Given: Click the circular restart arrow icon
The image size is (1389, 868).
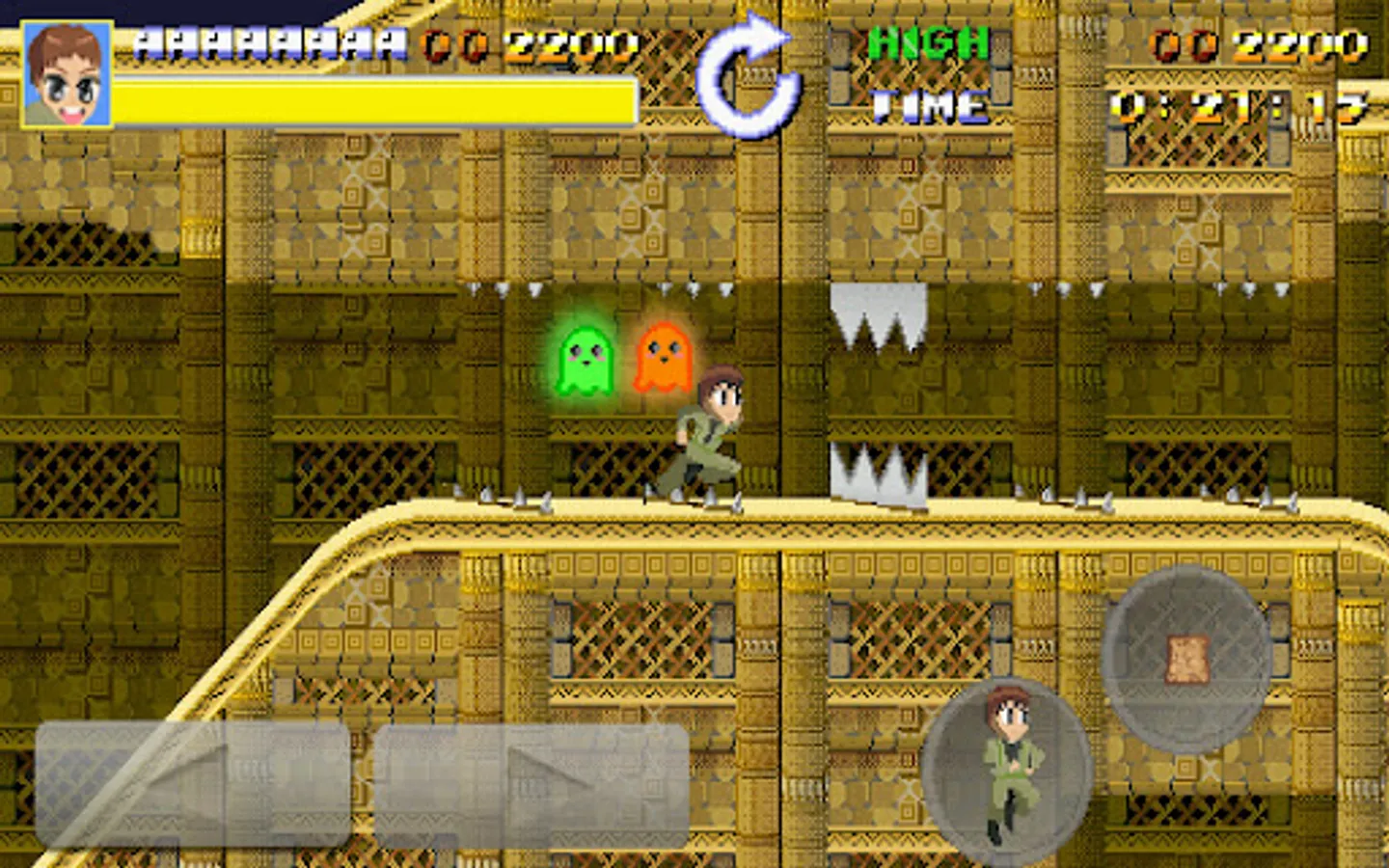Looking at the screenshot, I should (751, 76).
